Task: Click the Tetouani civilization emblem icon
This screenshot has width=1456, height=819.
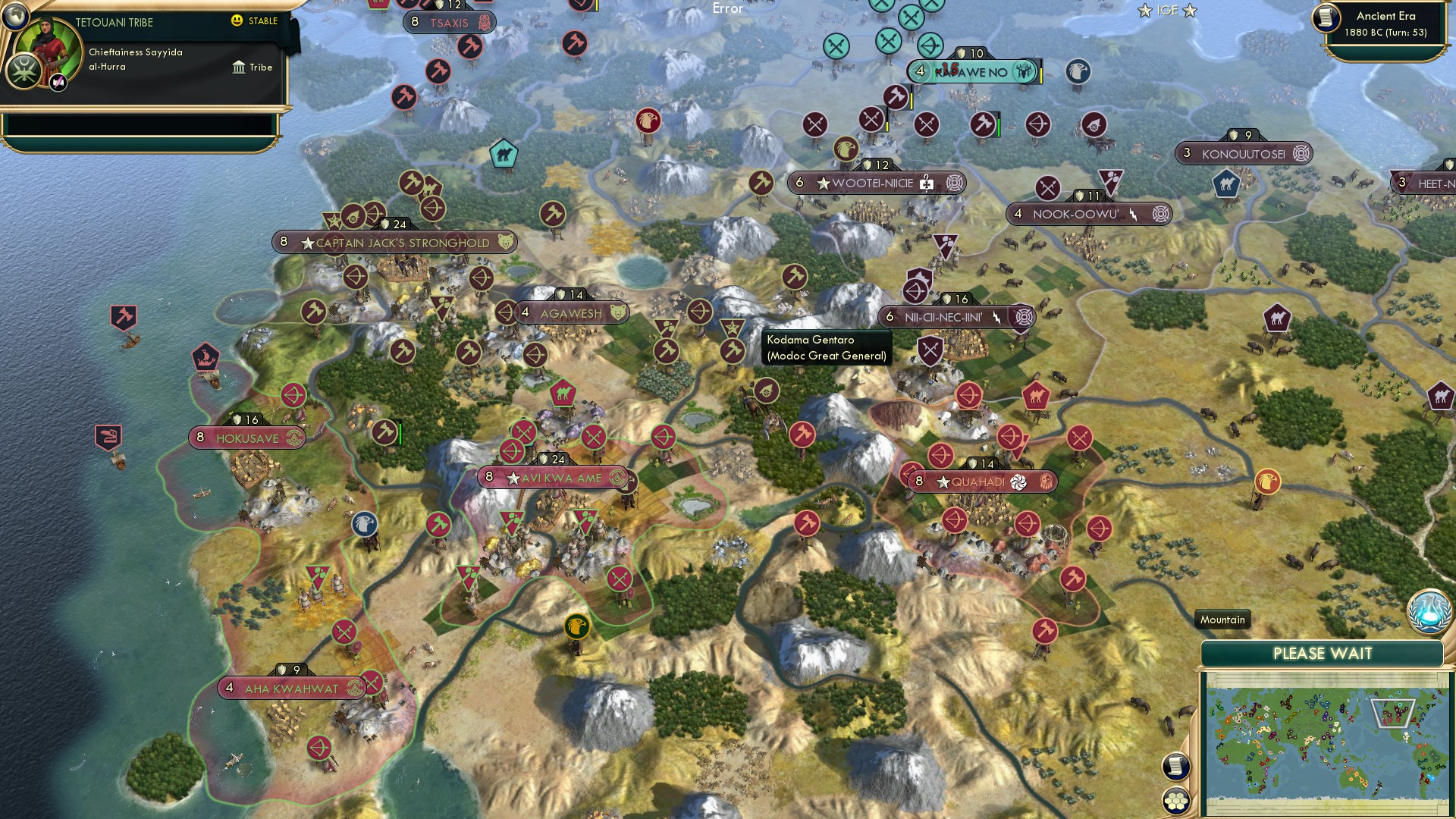Action: (24, 73)
